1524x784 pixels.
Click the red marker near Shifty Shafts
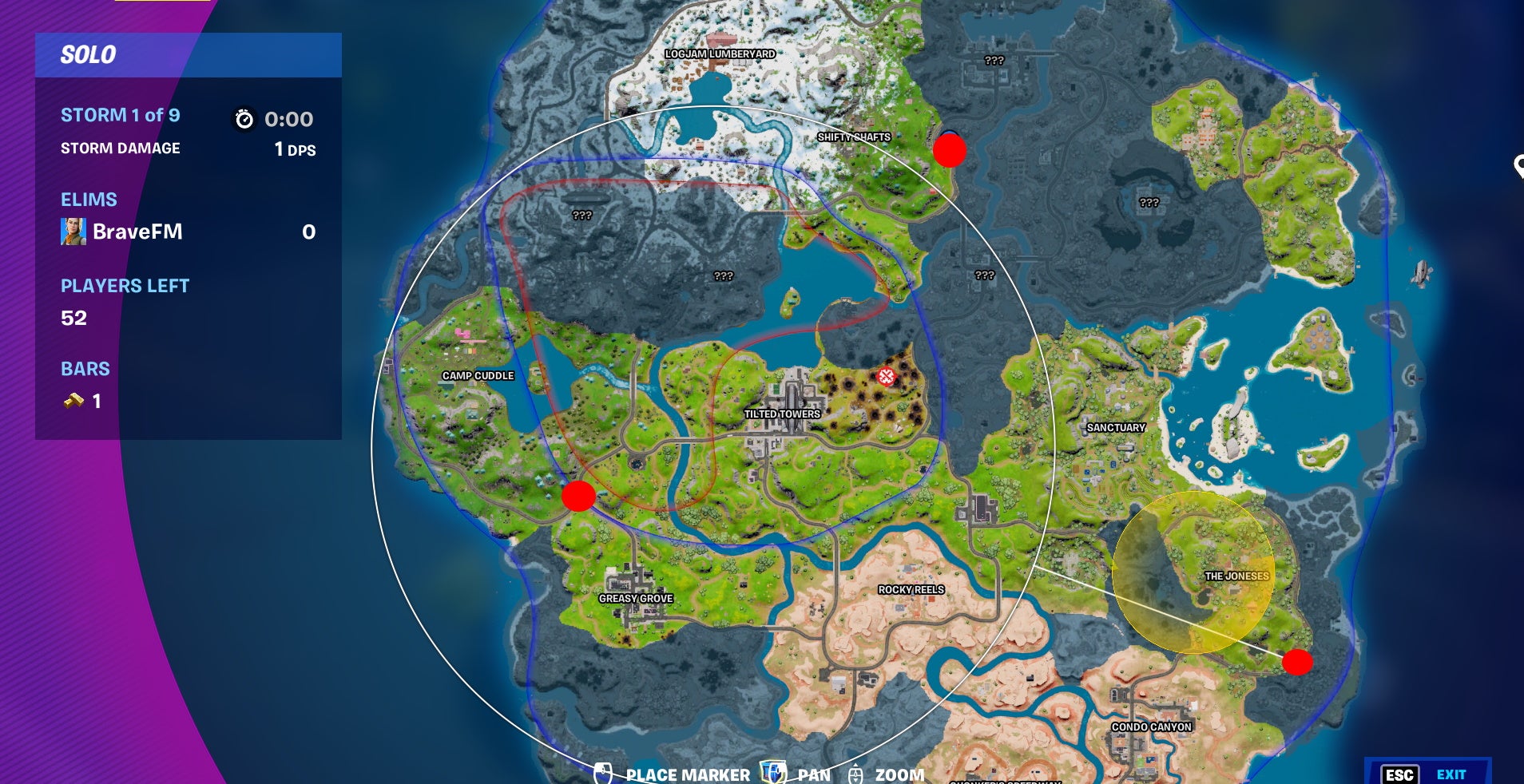point(951,150)
